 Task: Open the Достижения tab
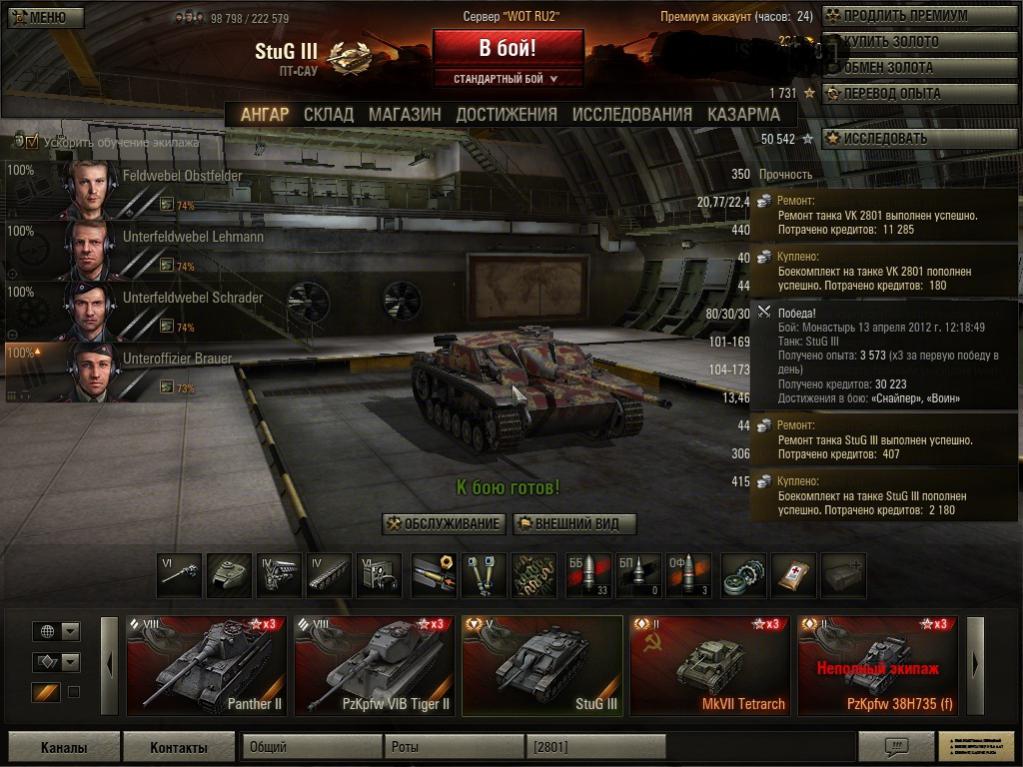click(506, 114)
